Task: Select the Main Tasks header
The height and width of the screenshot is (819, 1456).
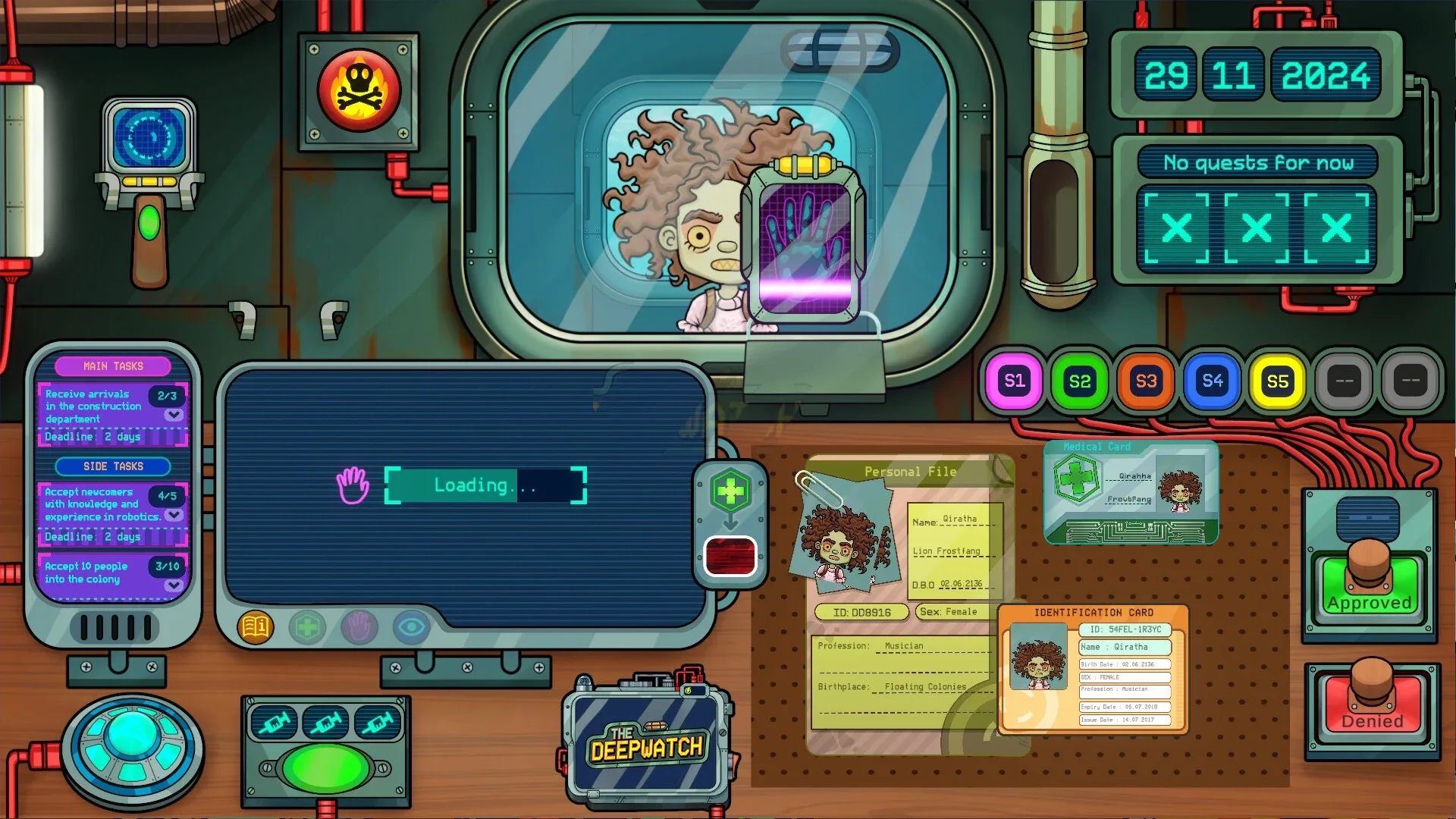Action: click(x=113, y=366)
